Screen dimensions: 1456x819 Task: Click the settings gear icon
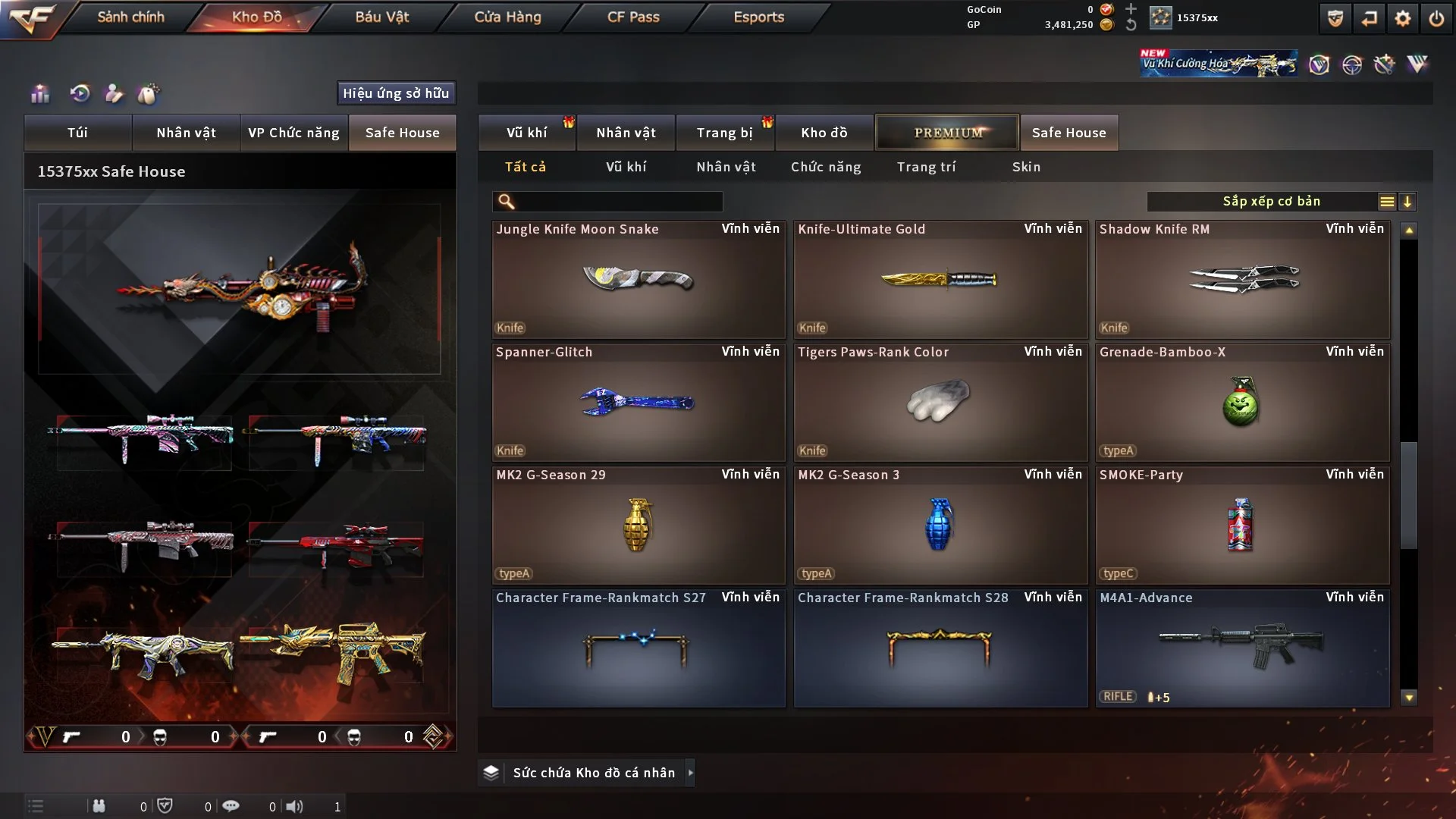1402,18
